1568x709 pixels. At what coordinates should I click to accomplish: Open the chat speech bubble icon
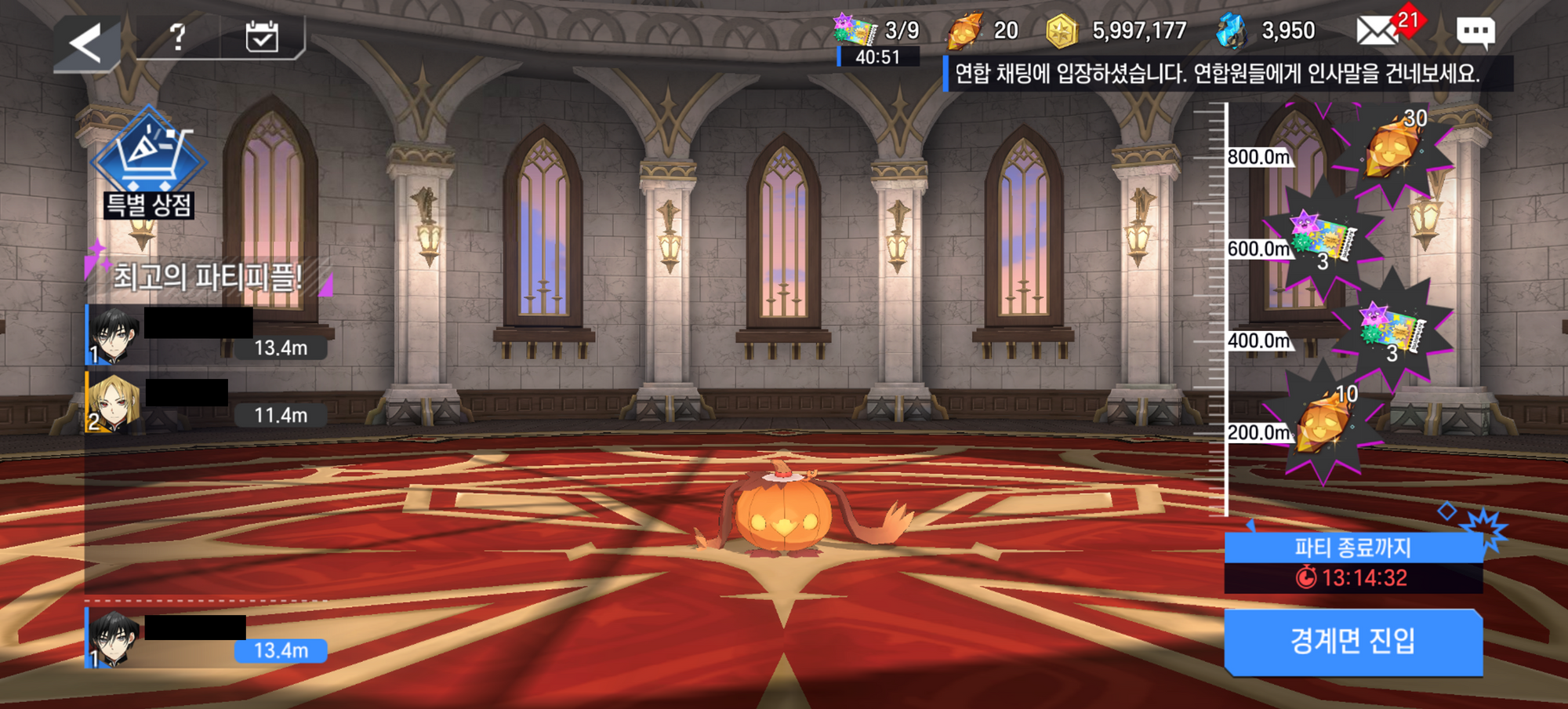[1475, 32]
